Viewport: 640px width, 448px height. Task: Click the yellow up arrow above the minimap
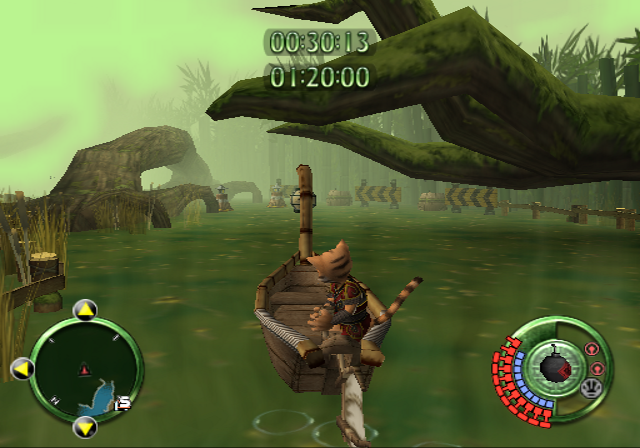pos(86,309)
